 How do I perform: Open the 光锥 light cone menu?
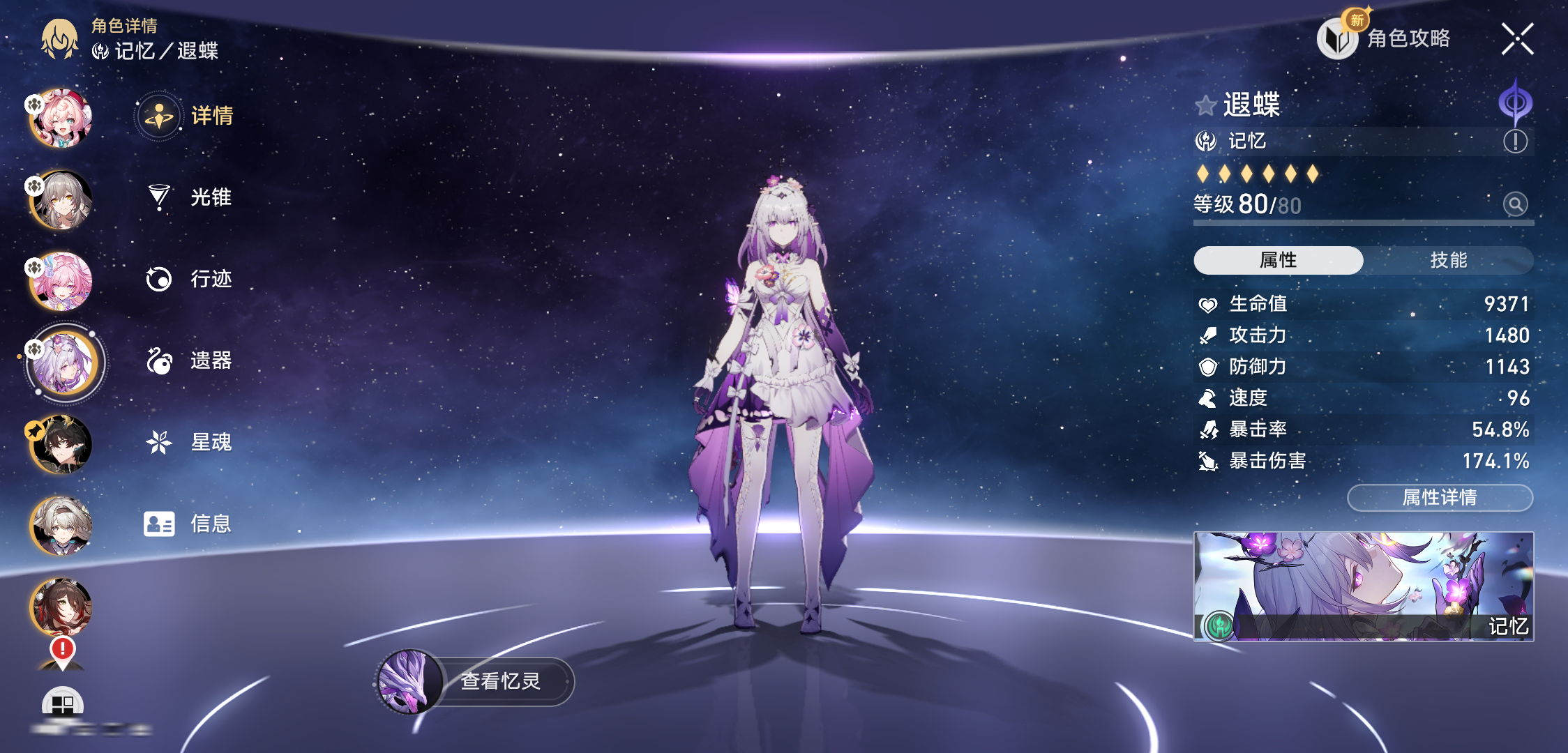[x=189, y=197]
